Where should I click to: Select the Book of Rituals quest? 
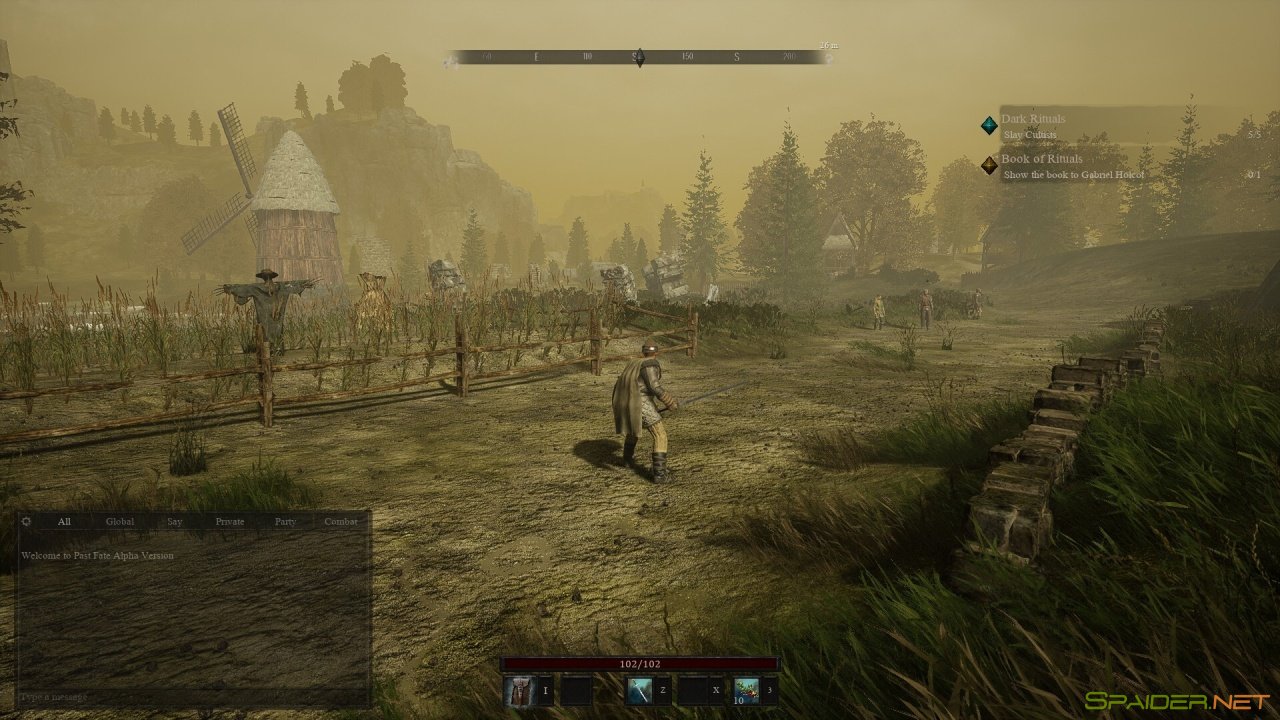1041,159
